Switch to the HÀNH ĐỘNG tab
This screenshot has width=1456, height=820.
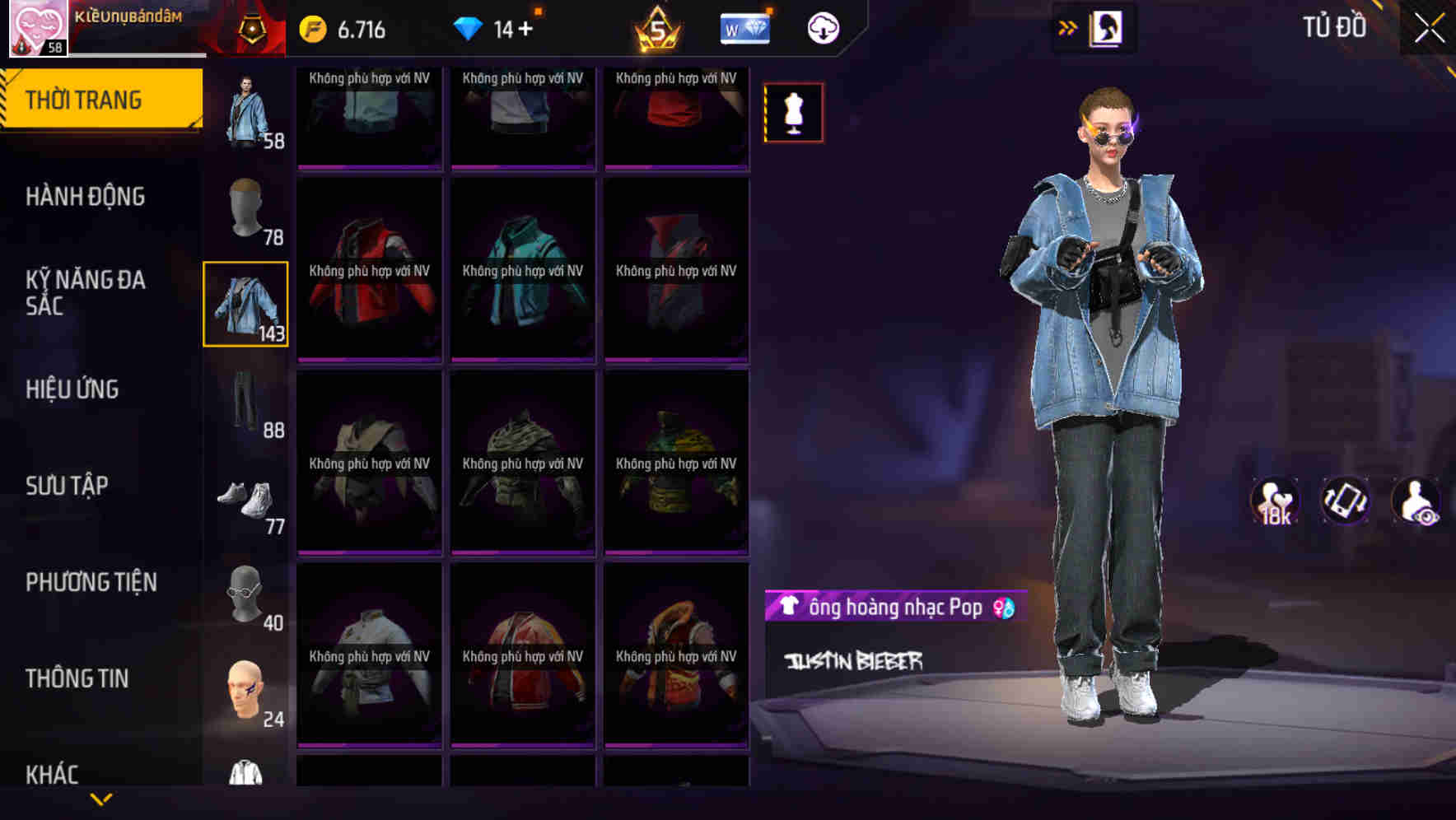[86, 197]
